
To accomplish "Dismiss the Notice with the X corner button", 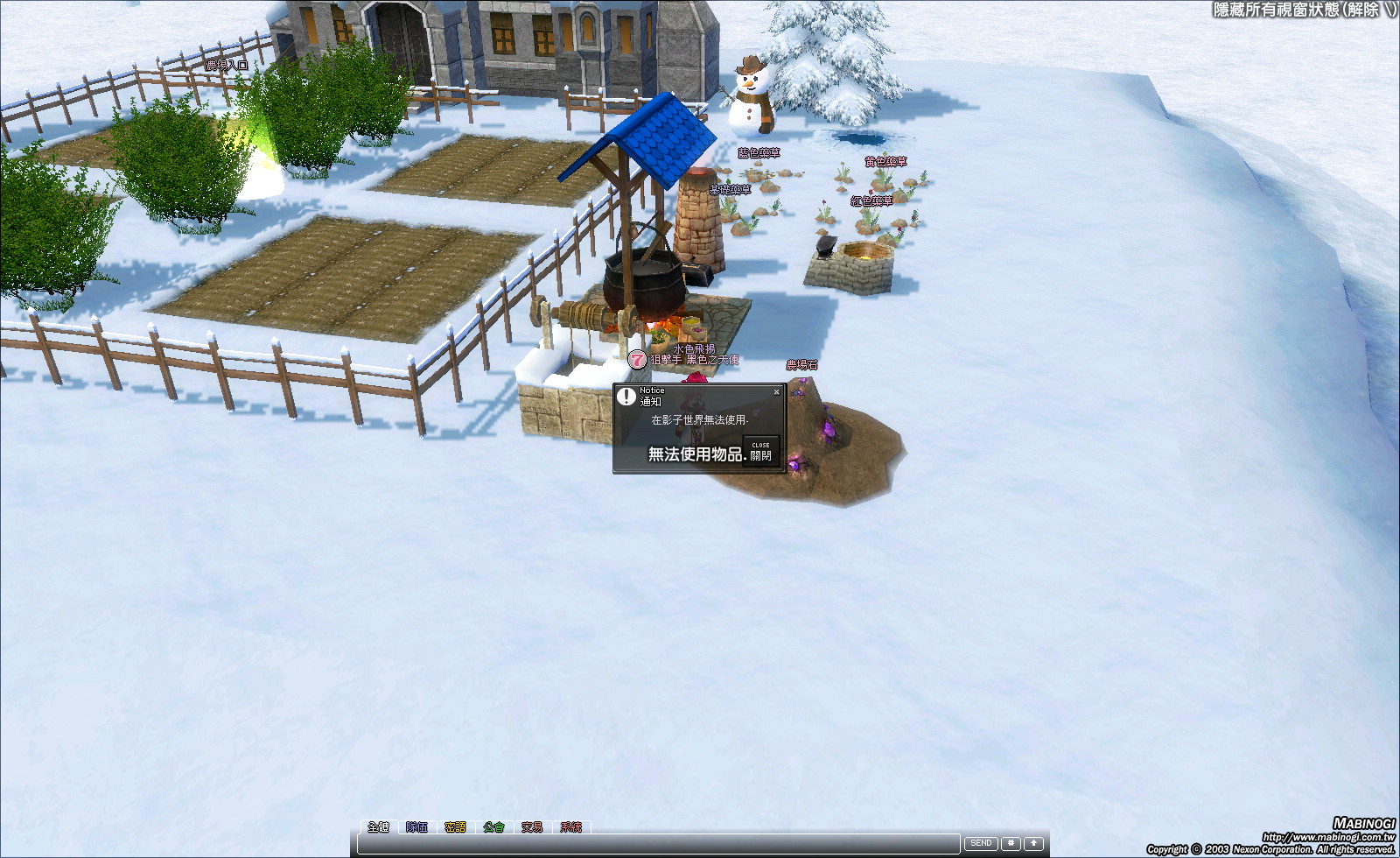I will tap(776, 392).
